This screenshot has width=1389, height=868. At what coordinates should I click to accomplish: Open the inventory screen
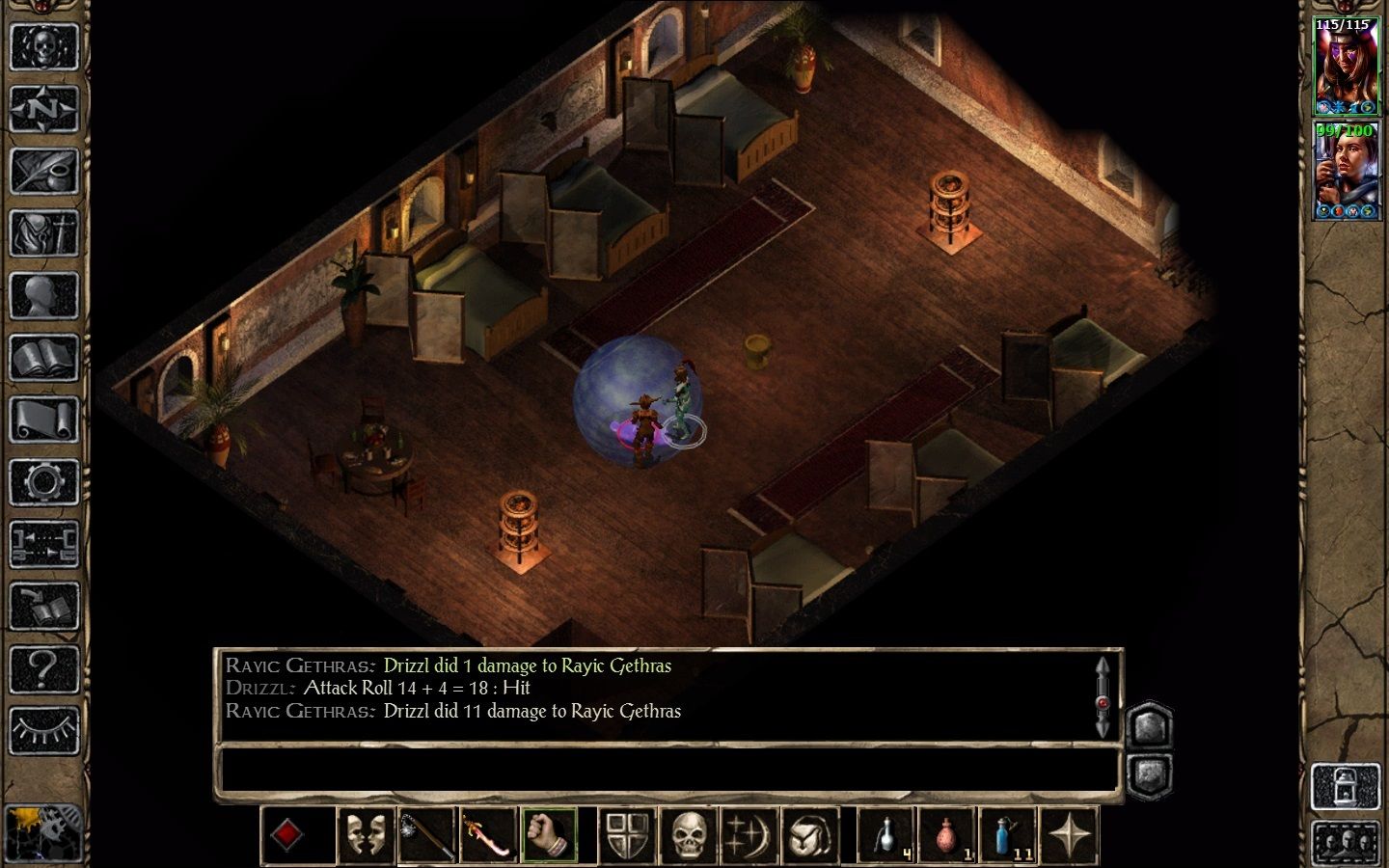pyautogui.click(x=43, y=232)
